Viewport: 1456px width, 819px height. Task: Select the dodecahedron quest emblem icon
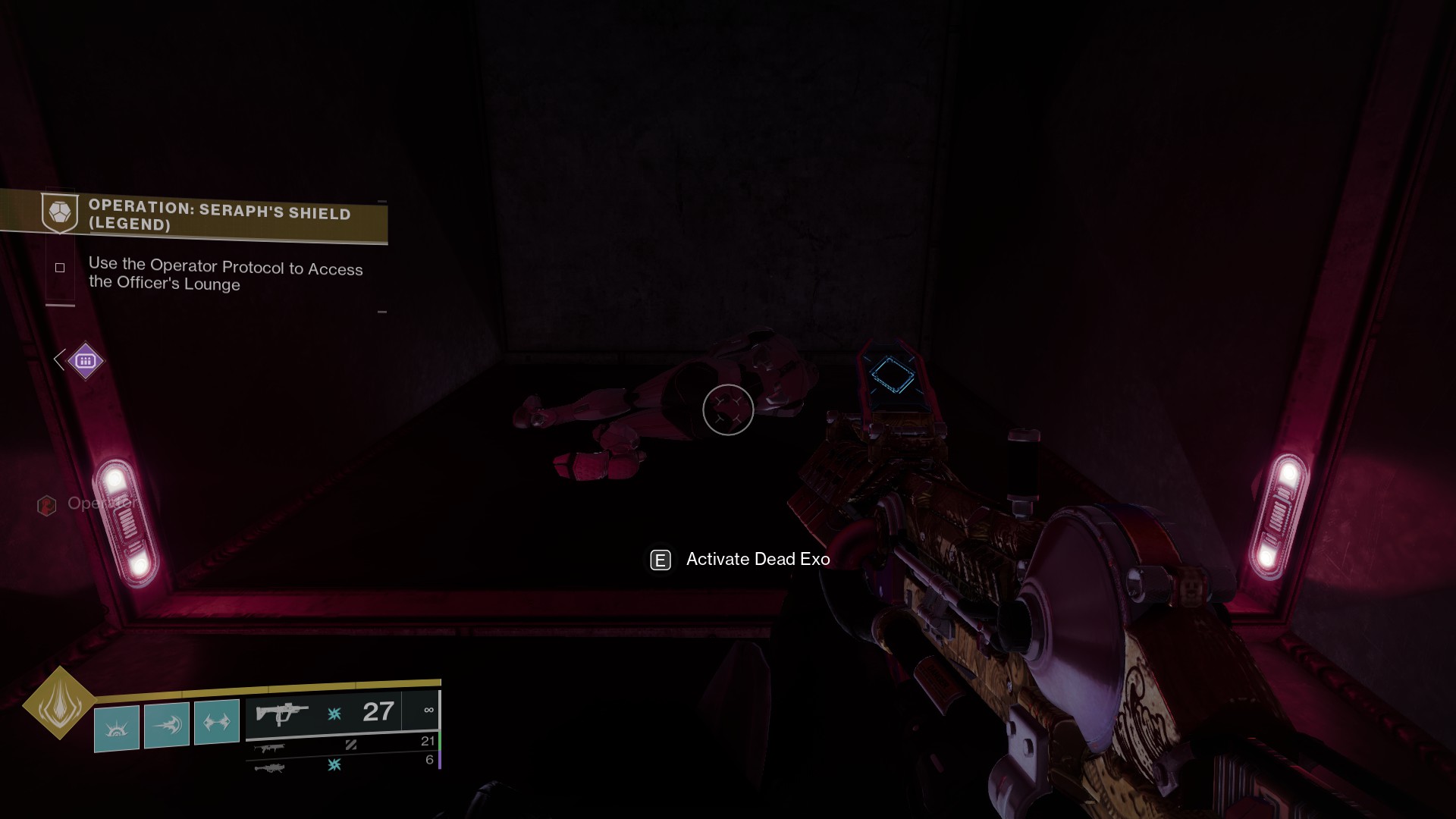[61, 213]
